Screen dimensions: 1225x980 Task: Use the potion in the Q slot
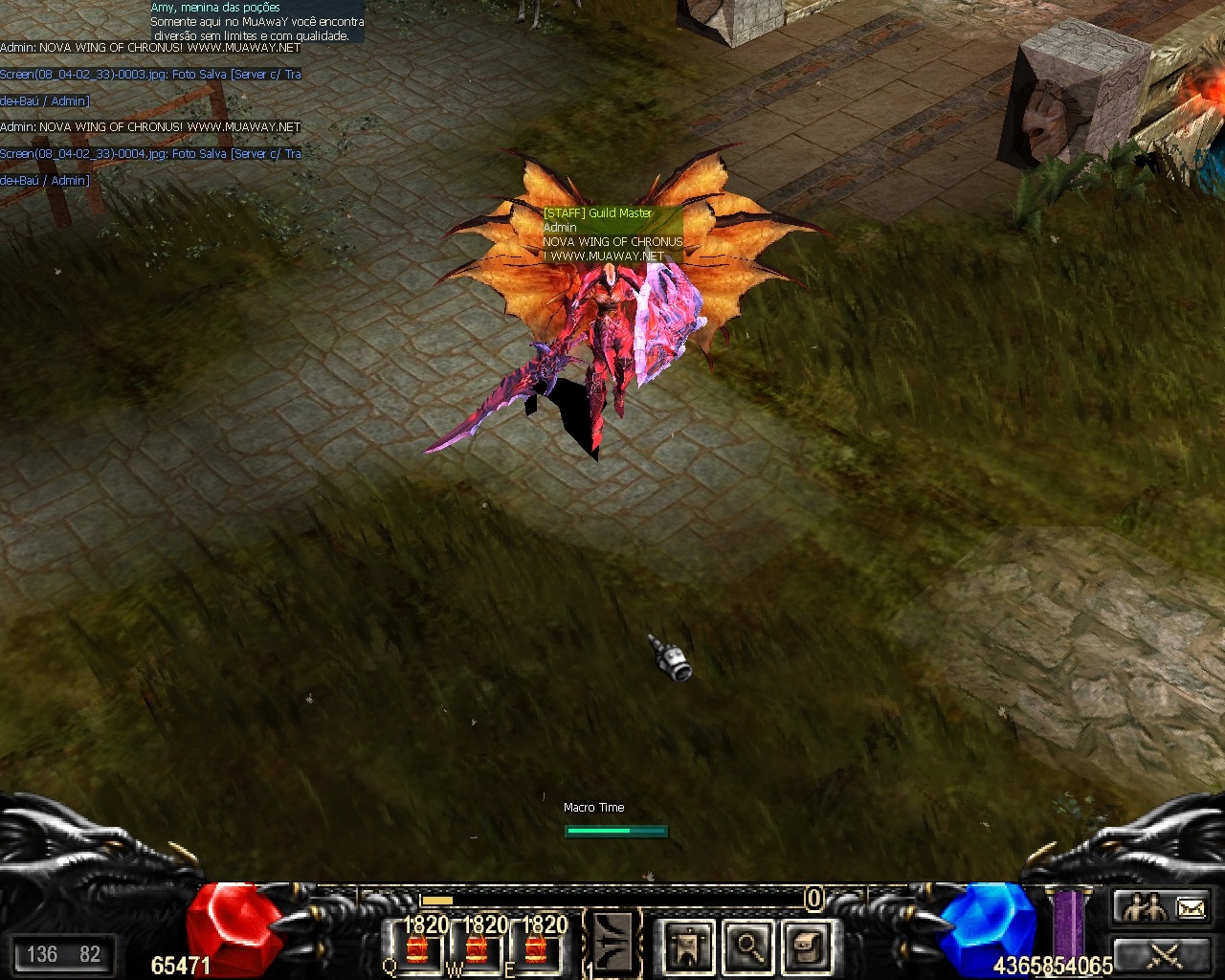pyautogui.click(x=417, y=948)
